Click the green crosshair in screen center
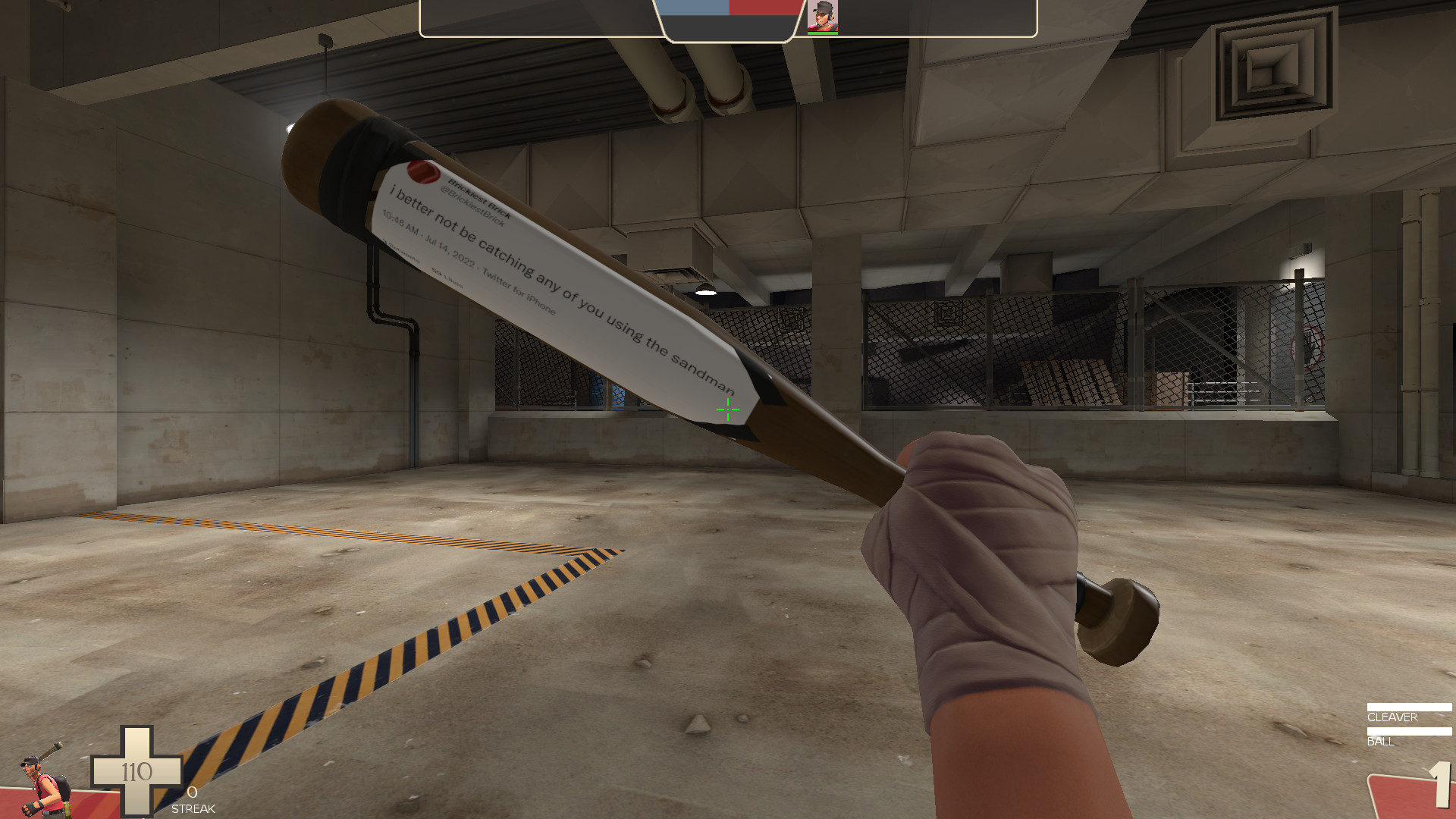 click(x=727, y=409)
